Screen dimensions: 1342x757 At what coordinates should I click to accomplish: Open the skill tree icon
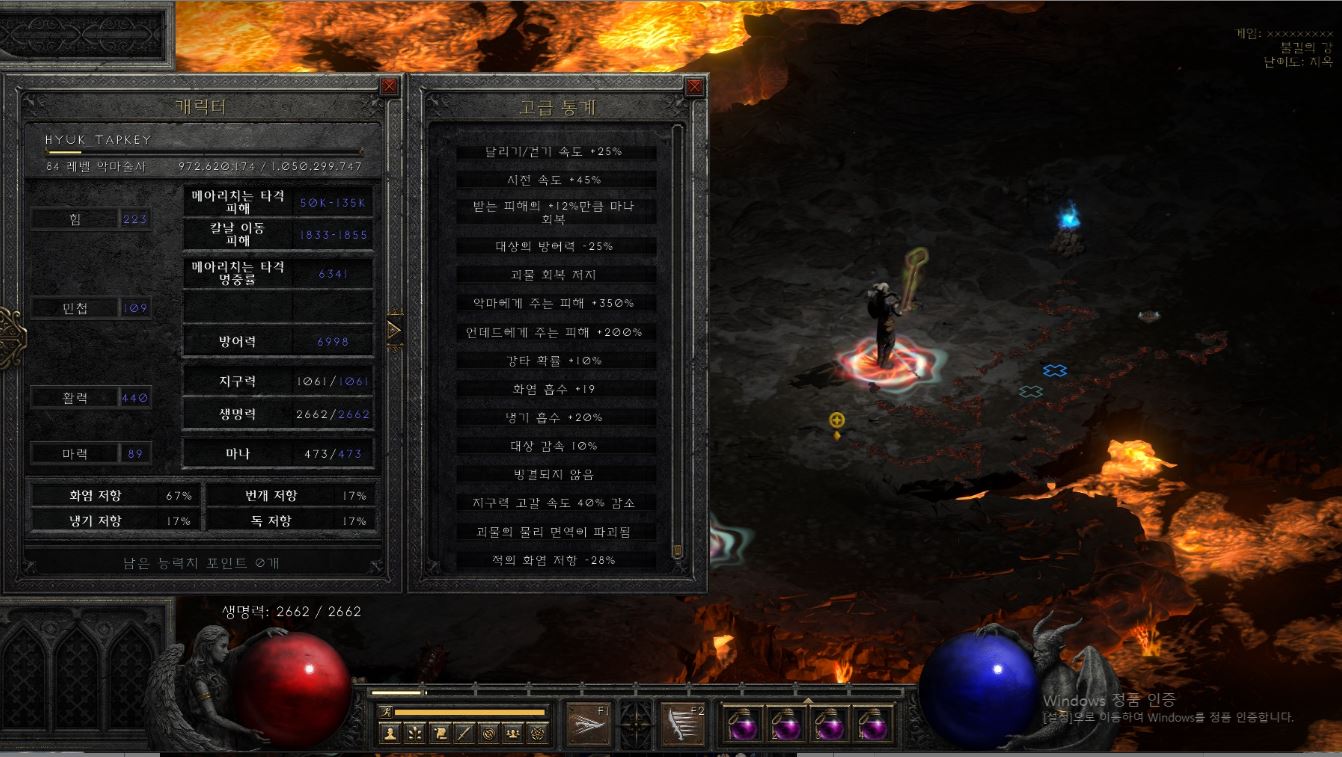tap(414, 733)
